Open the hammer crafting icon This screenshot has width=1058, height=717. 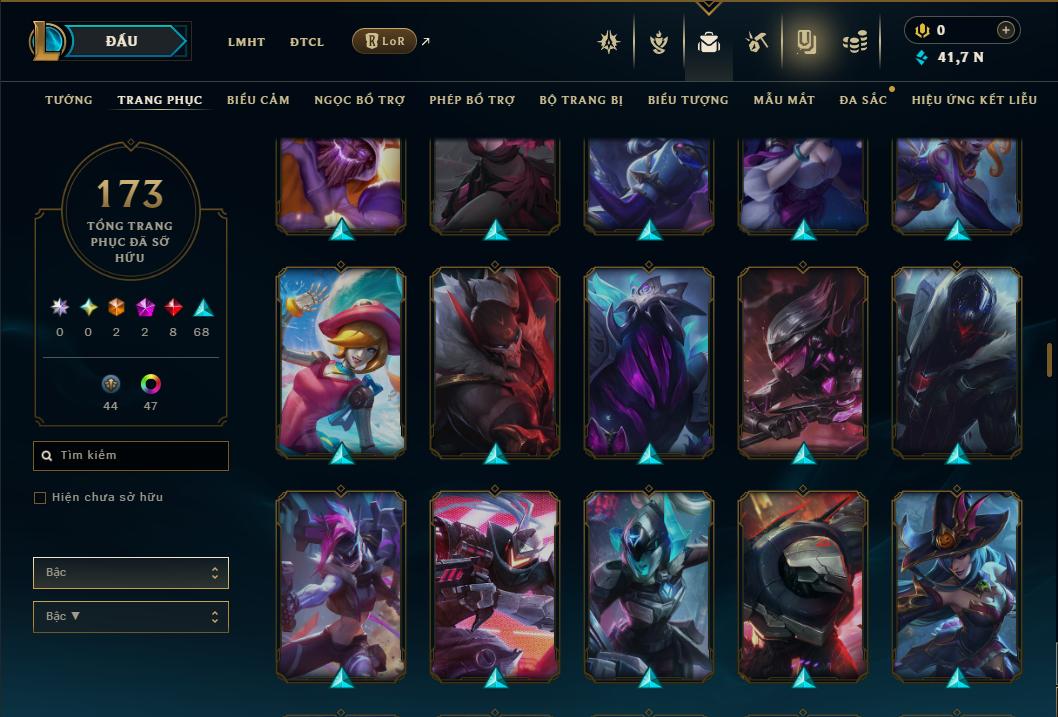[756, 42]
